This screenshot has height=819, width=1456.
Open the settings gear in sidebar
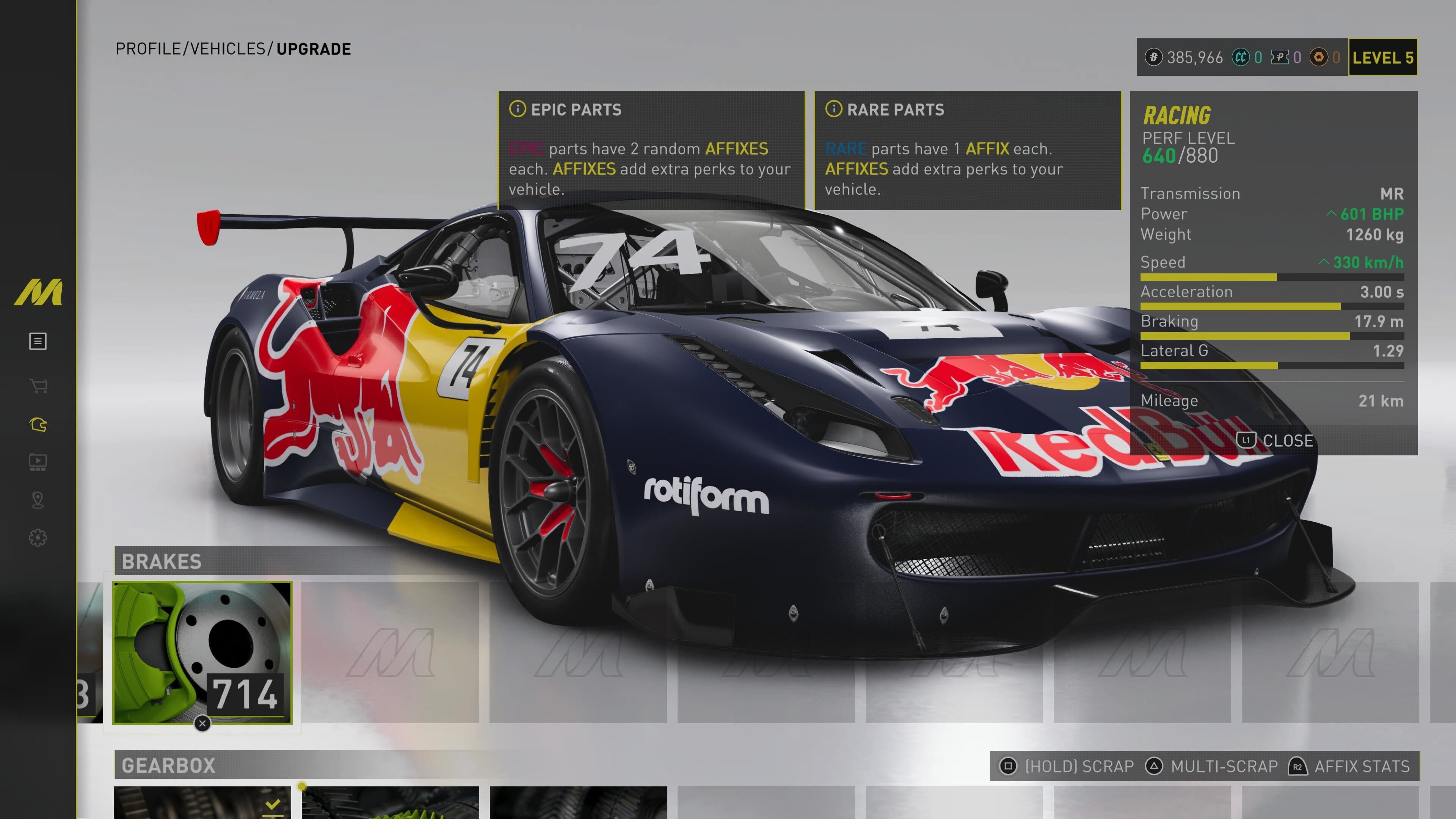(x=38, y=538)
